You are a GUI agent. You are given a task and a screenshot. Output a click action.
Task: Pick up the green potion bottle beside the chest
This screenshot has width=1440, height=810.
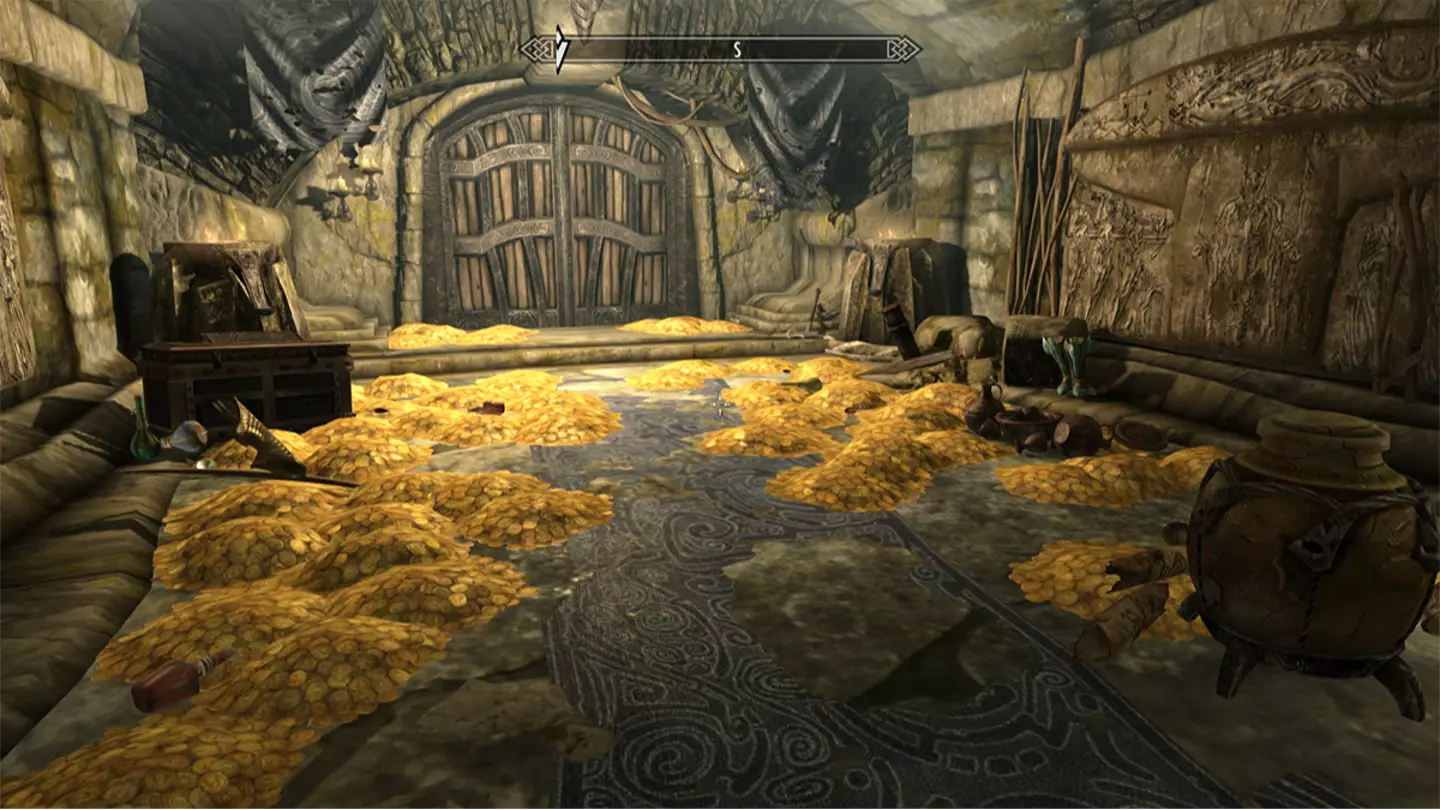point(143,438)
